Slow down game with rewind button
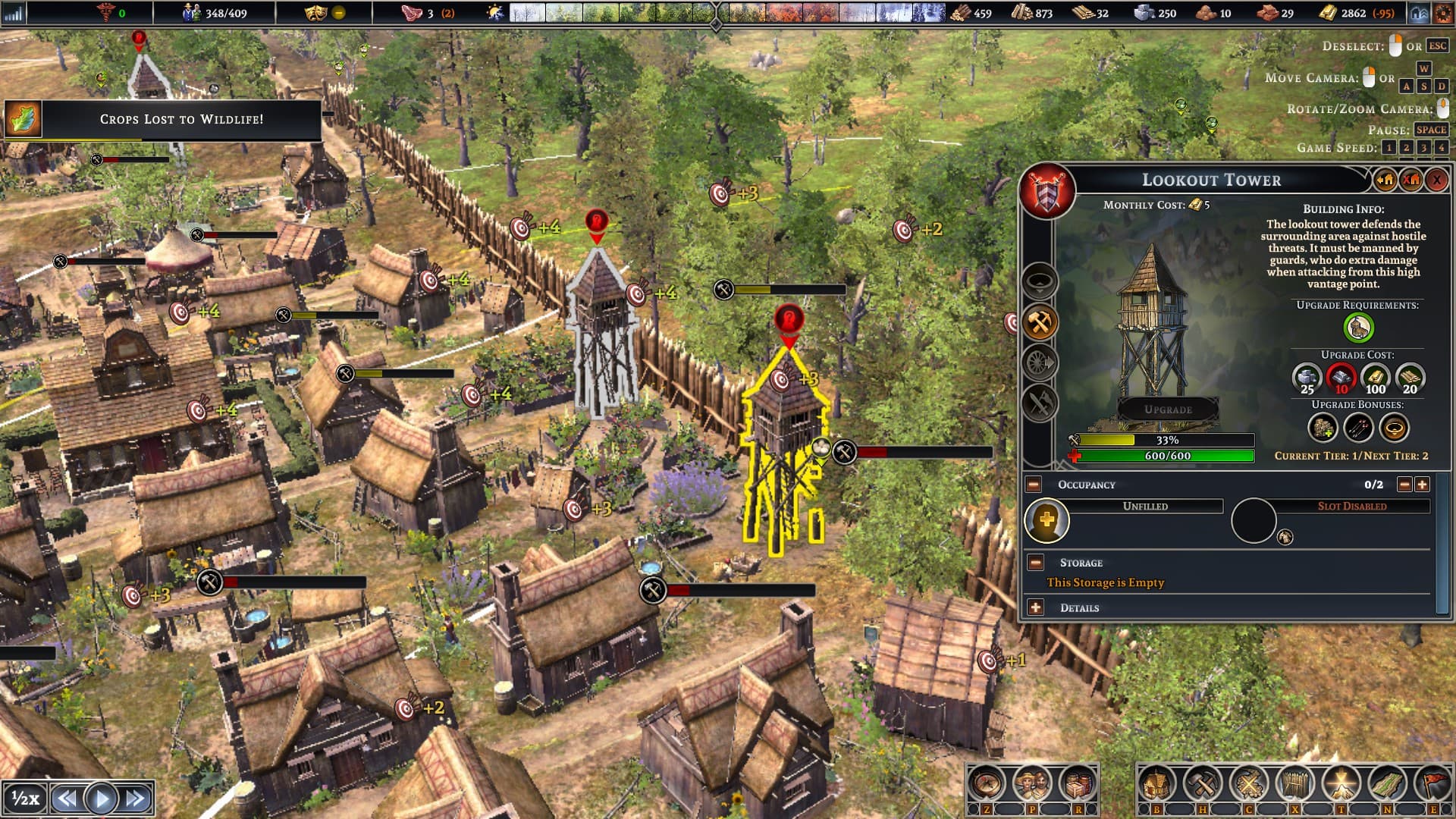Image resolution: width=1456 pixels, height=819 pixels. (67, 799)
